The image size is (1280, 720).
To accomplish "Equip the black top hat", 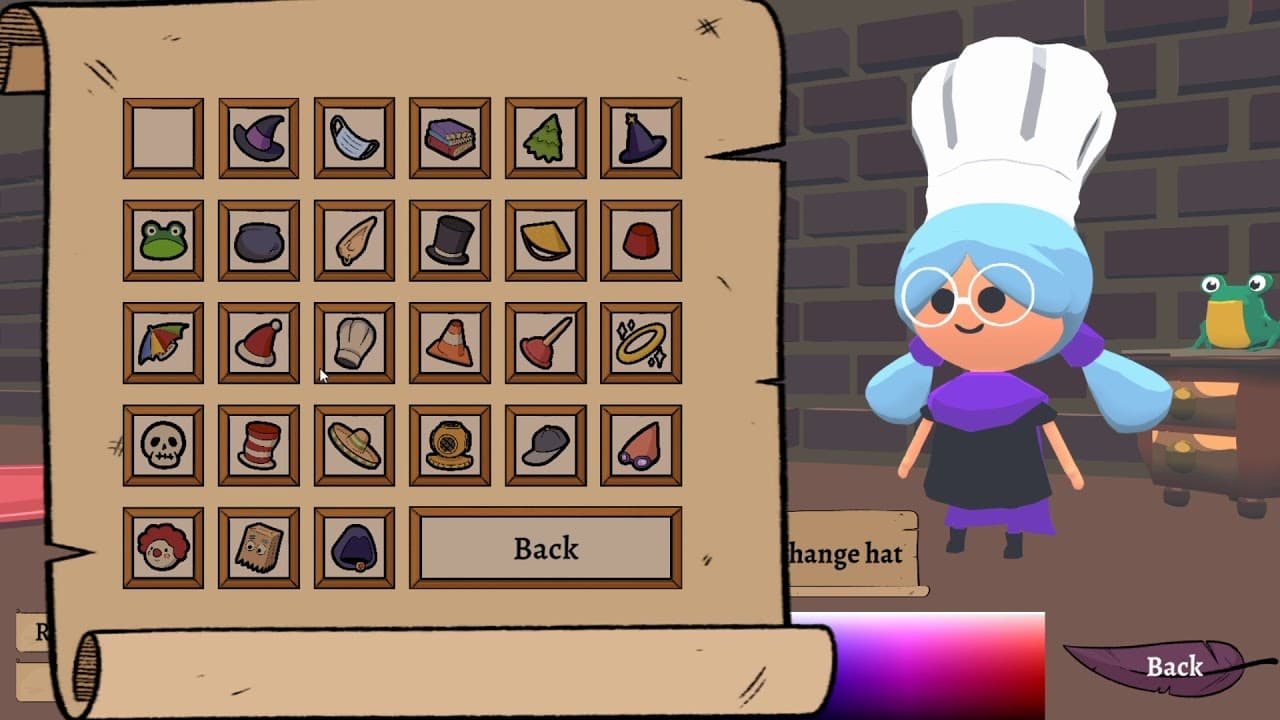I will [x=450, y=240].
